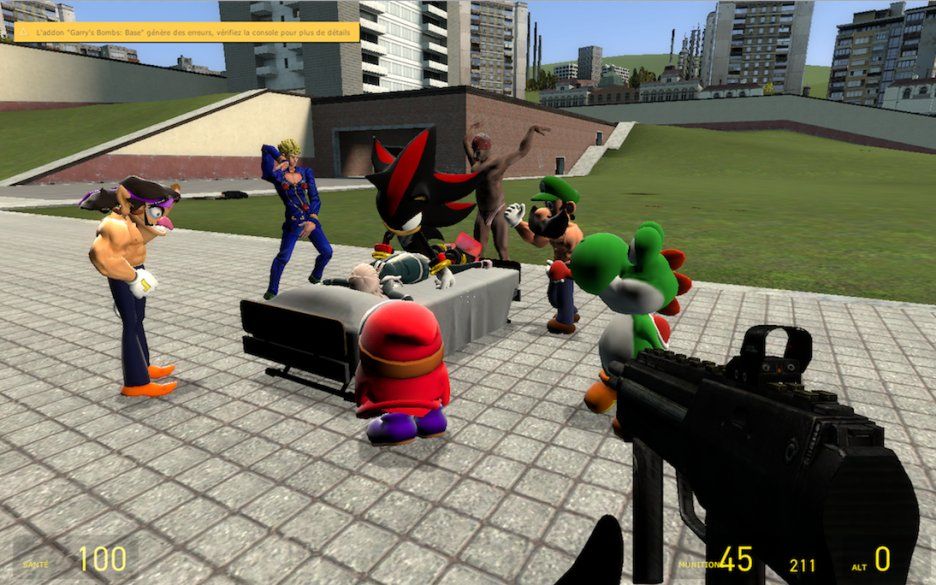This screenshot has height=585, width=936.
Task: Click the Garry's Bombs addon error notification
Action: pos(186,32)
